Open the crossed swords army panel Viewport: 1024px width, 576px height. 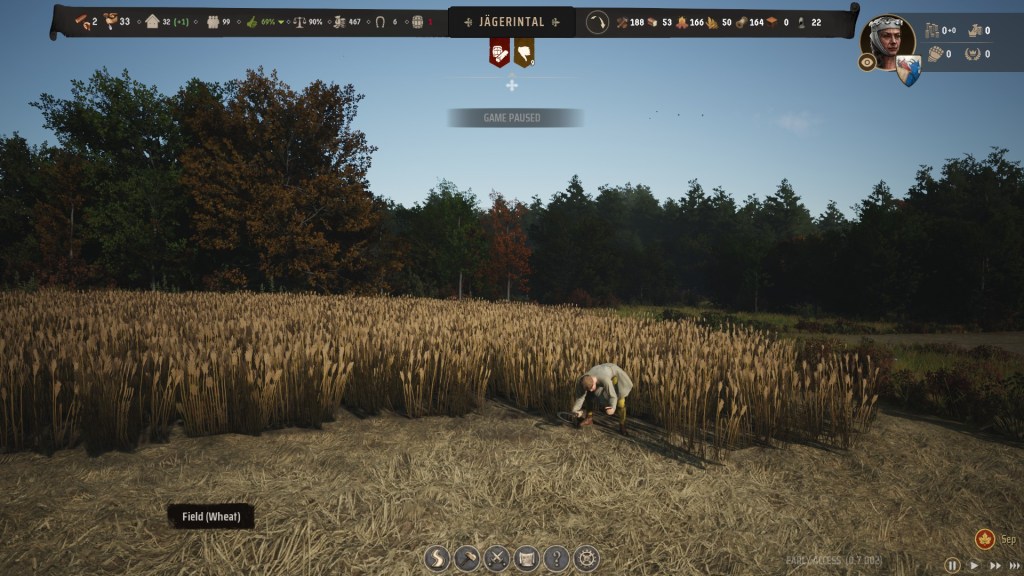click(497, 558)
